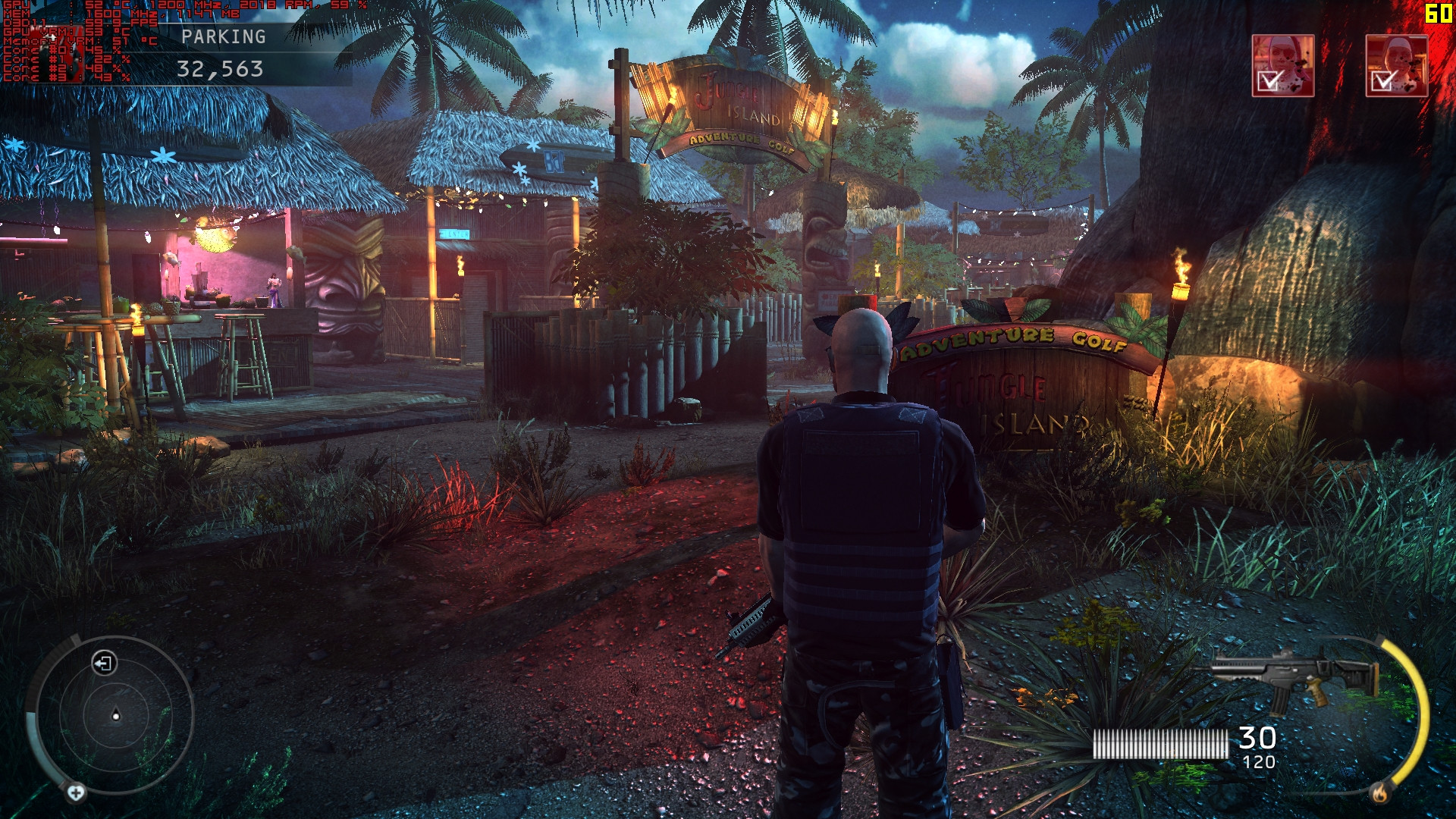
Task: Click the checkmark on the right target portrait
Action: (1382, 82)
